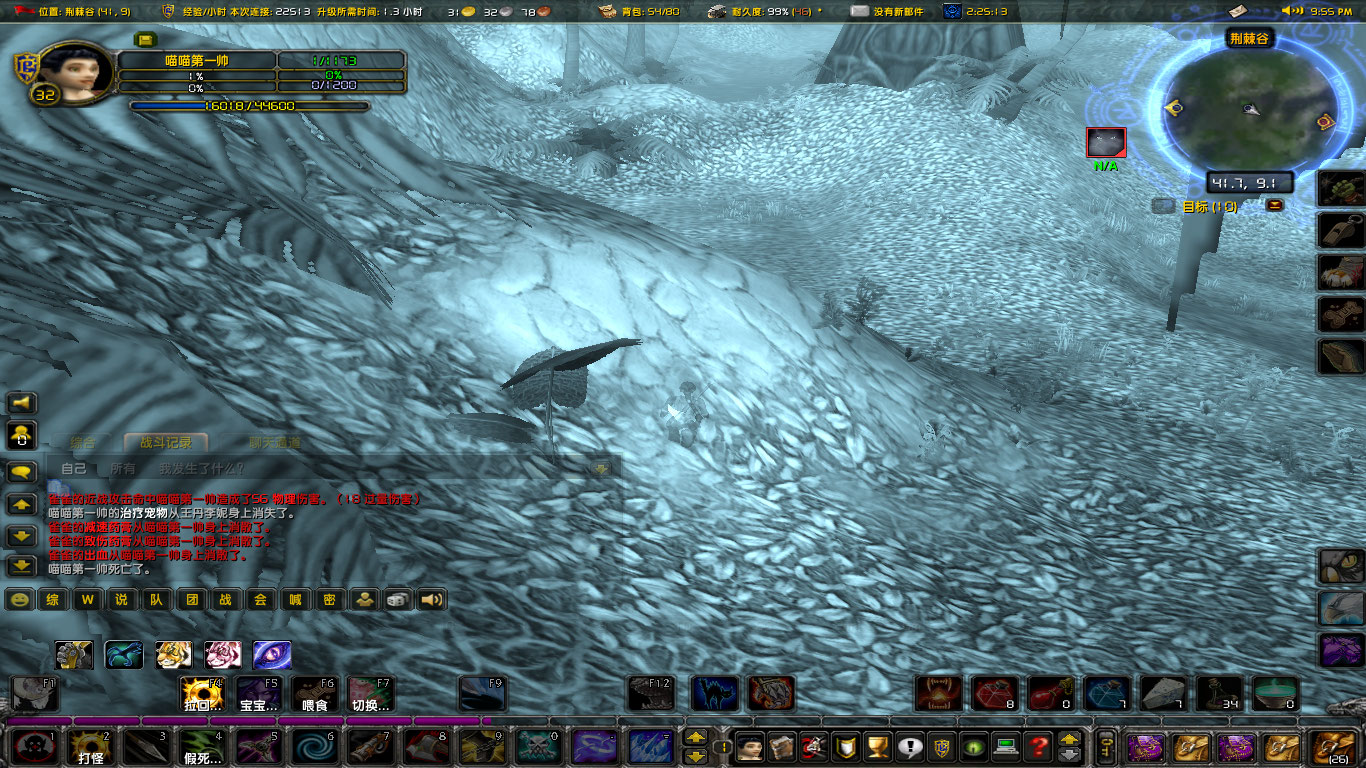The height and width of the screenshot is (768, 1366).
Task: Toggle the speaker icon in the chat bar
Action: (x=428, y=600)
